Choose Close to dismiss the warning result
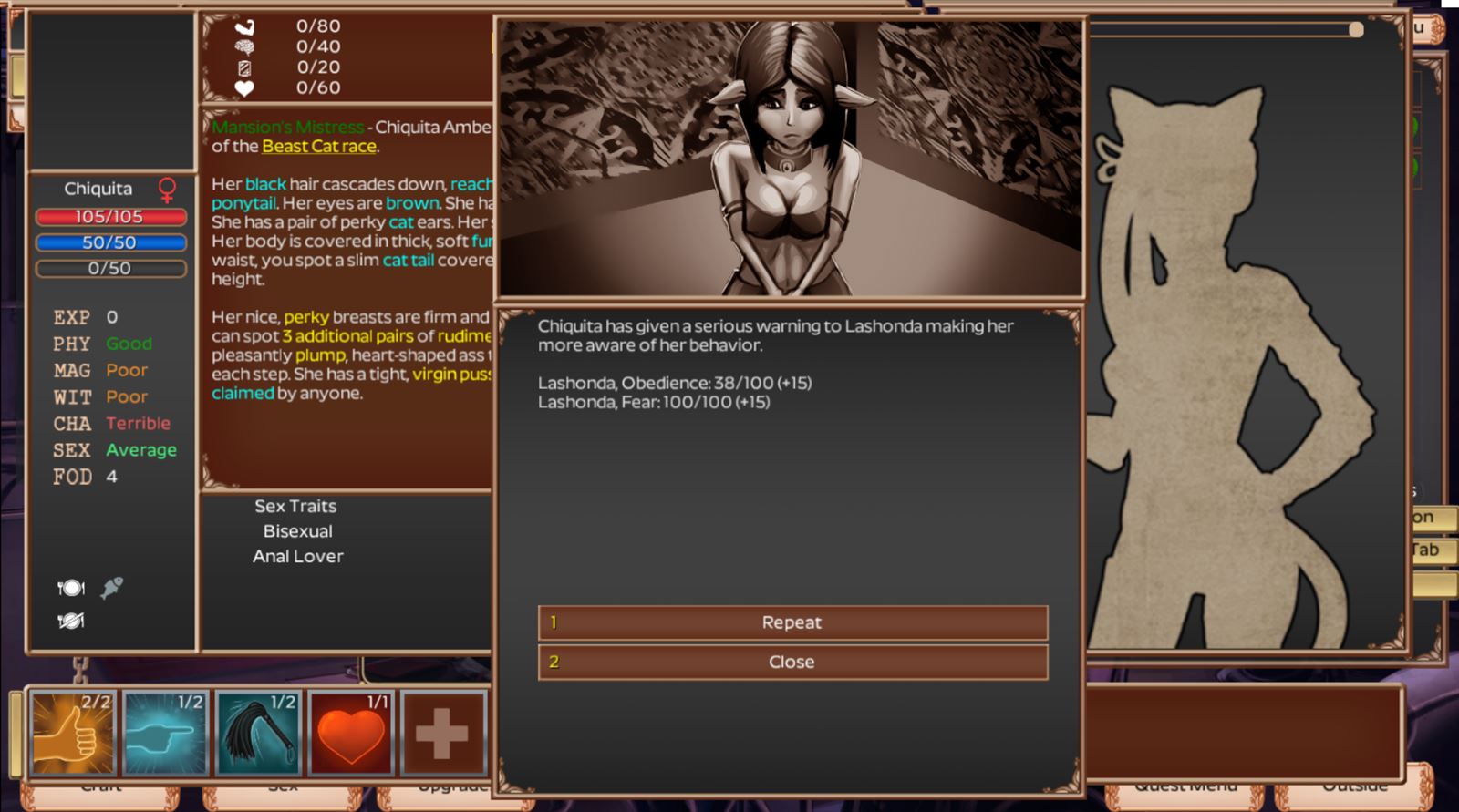Screen dimensions: 1459x812 pyautogui.click(x=792, y=663)
